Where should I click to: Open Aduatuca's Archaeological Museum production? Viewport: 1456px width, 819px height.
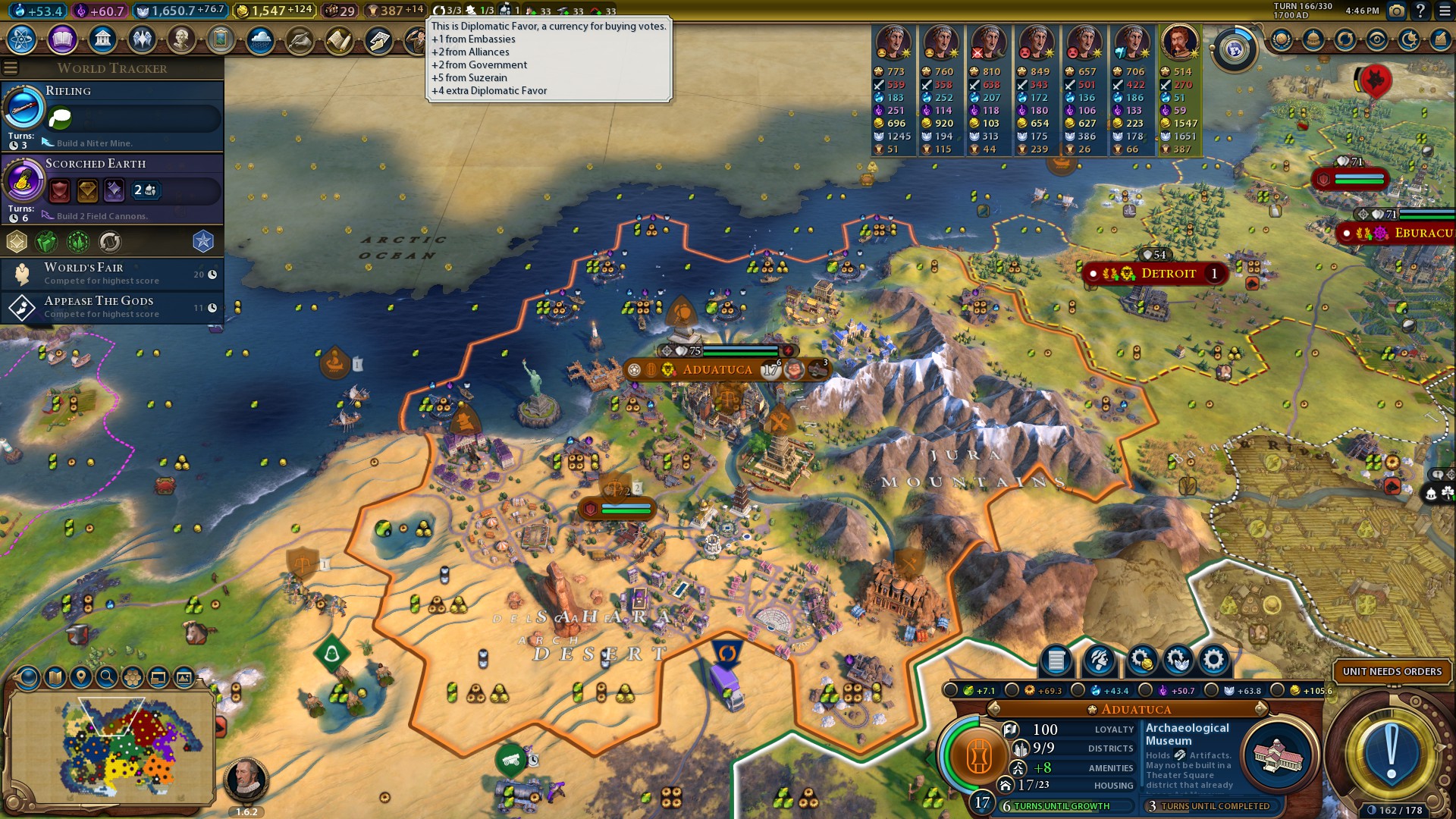point(1279,755)
